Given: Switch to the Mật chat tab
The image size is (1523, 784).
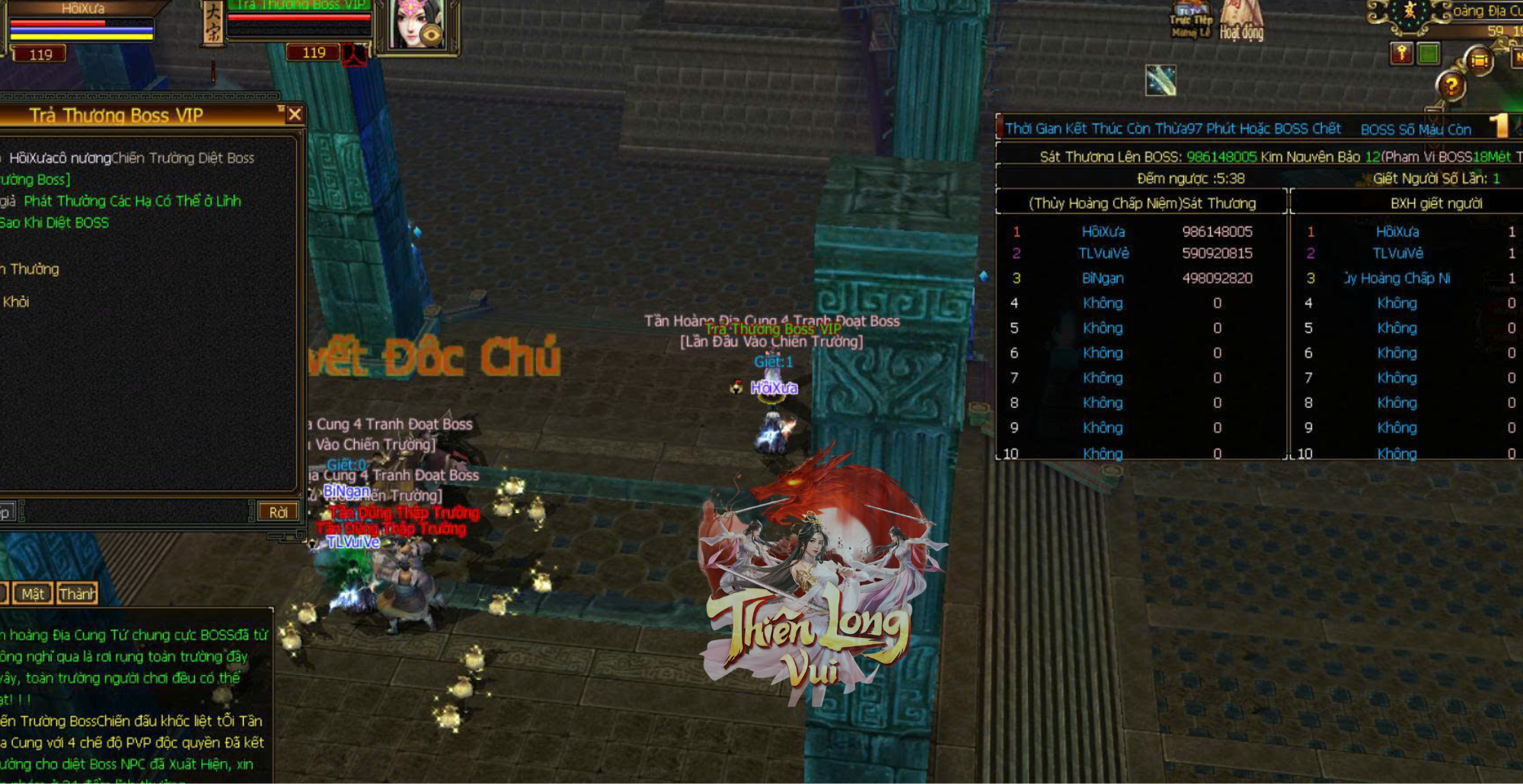Looking at the screenshot, I should (33, 594).
